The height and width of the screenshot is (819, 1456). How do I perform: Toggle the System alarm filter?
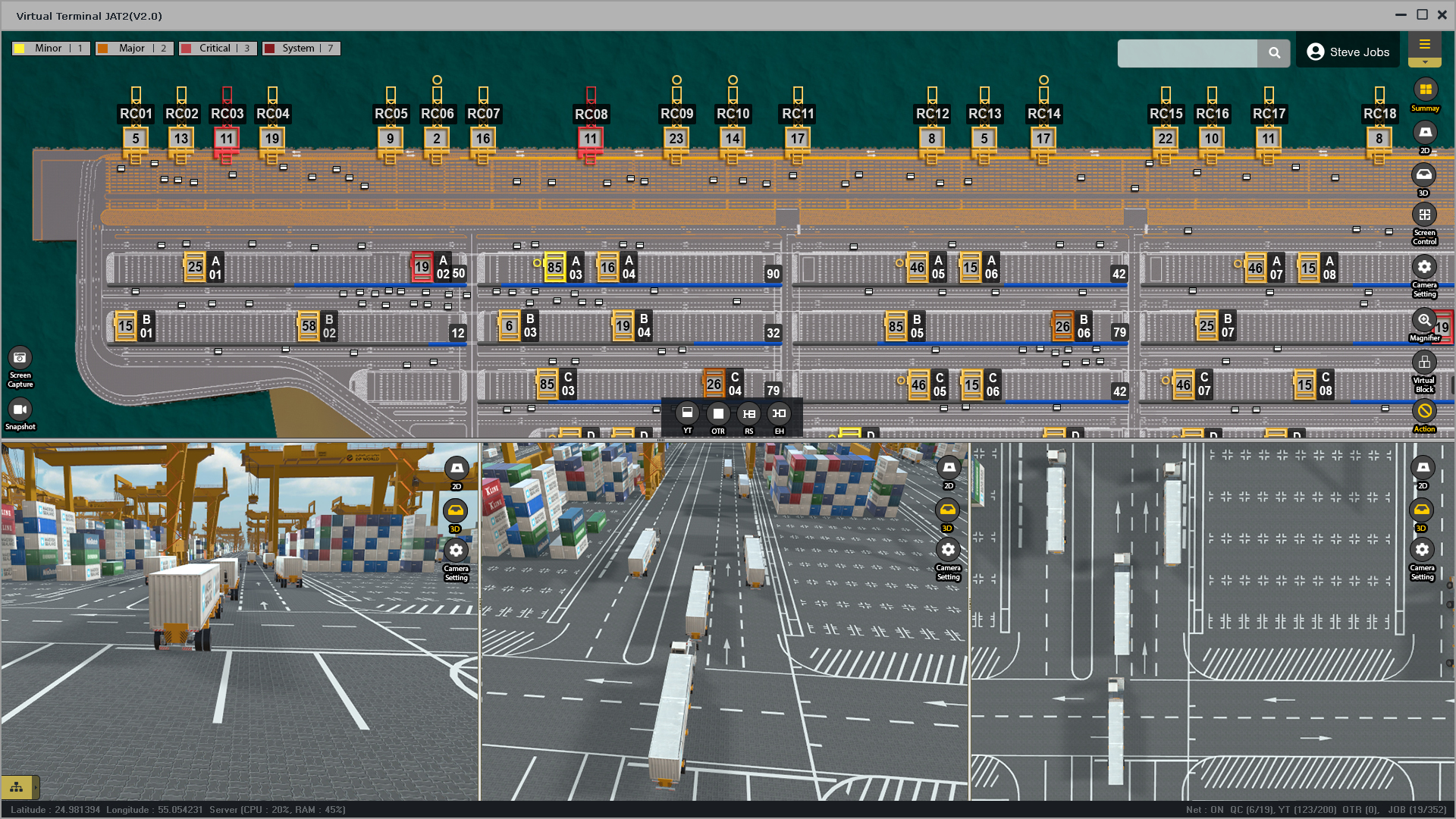pyautogui.click(x=300, y=49)
